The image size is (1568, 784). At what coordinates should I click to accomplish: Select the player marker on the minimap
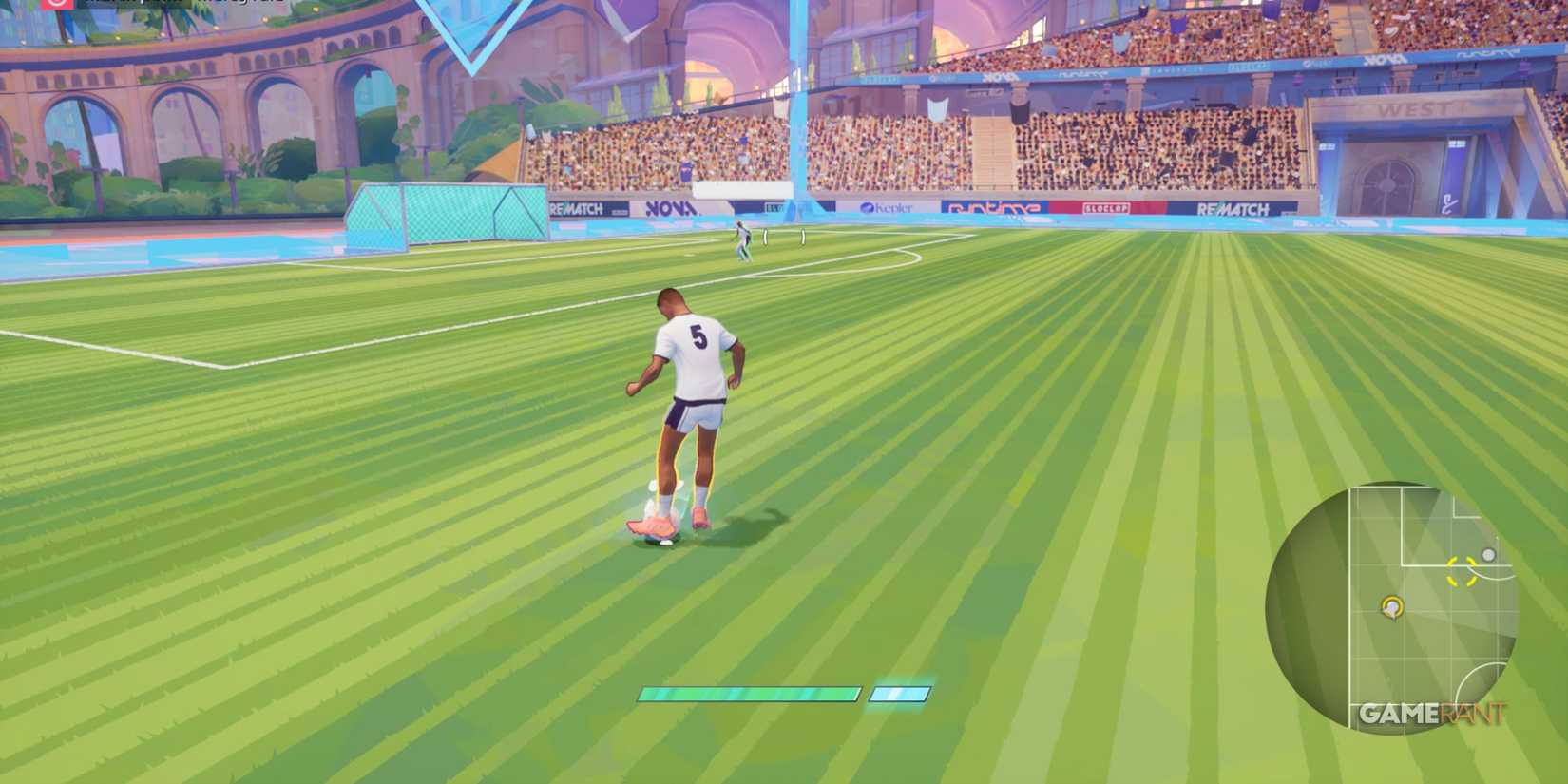pos(1391,607)
